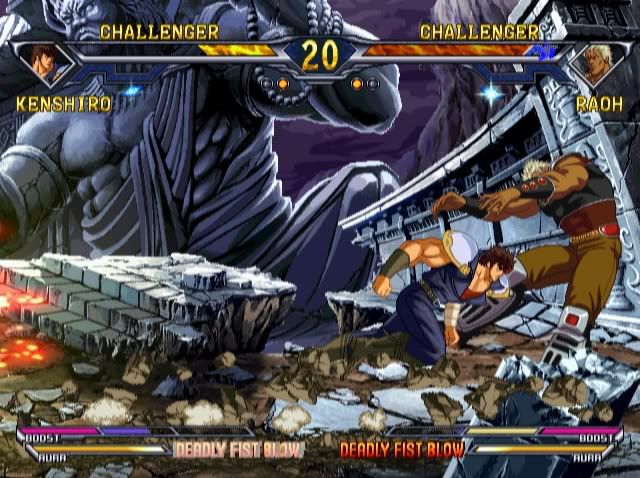Click Kenshiro's character portrait

(x=47, y=61)
